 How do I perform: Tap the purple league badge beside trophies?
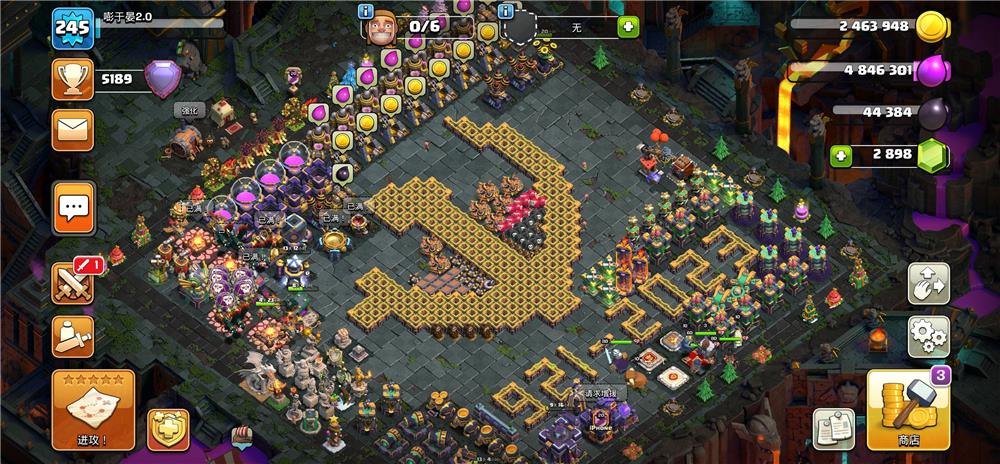pos(163,77)
